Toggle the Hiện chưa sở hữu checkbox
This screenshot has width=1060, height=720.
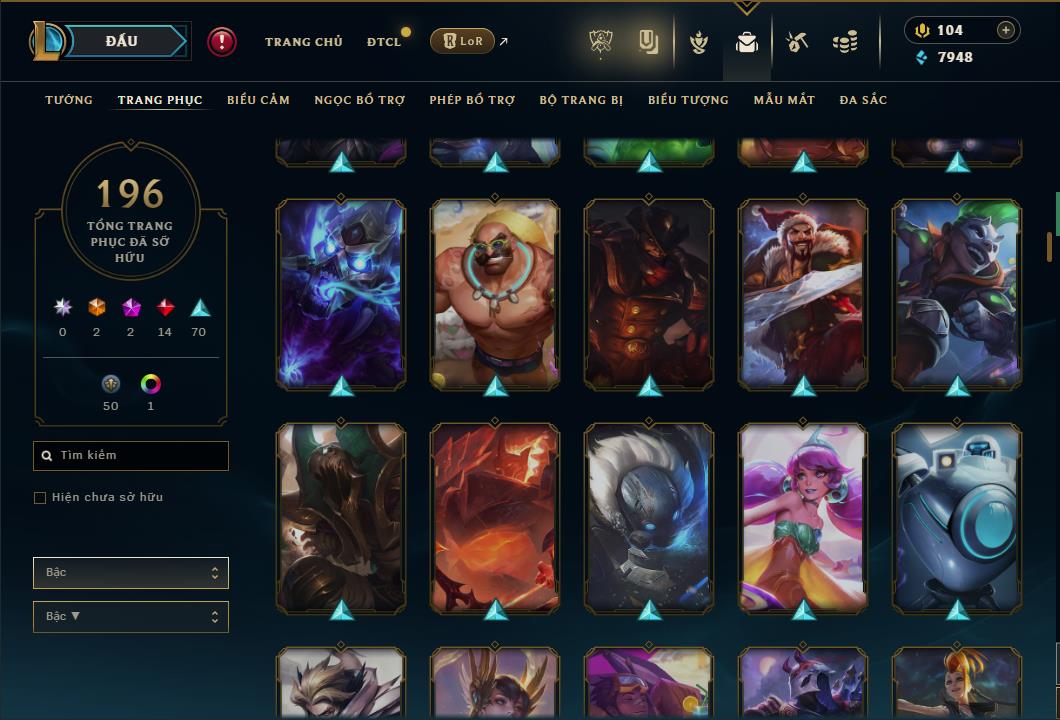(40, 498)
